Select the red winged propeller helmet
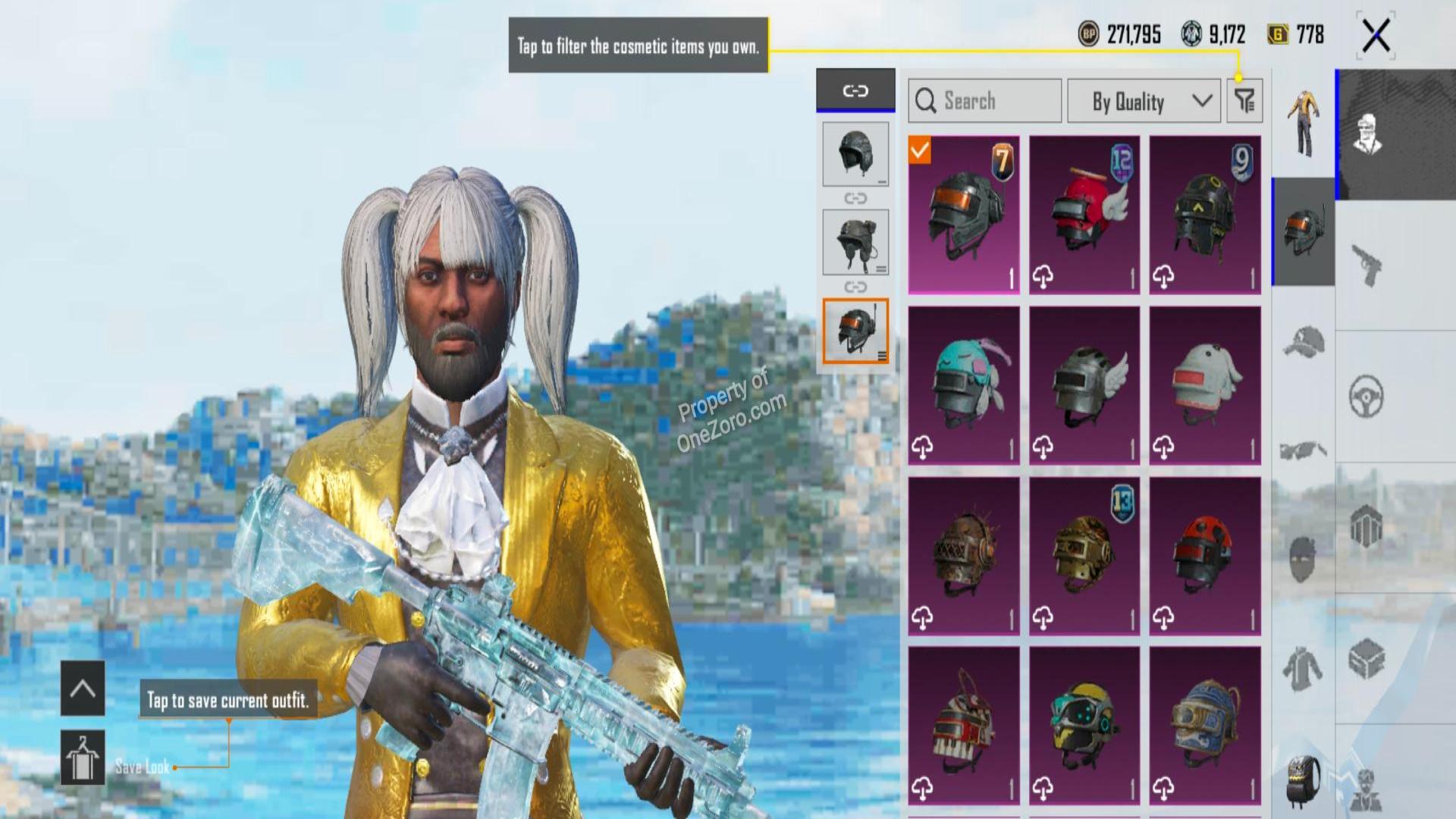The height and width of the screenshot is (819, 1456). click(1084, 215)
